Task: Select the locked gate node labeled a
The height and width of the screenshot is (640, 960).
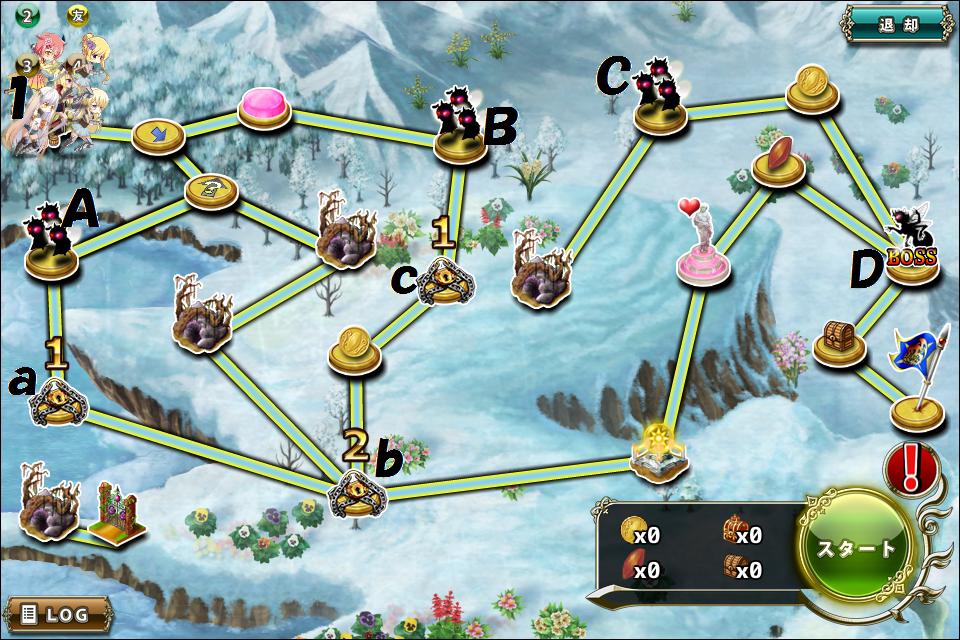Action: pyautogui.click(x=58, y=401)
